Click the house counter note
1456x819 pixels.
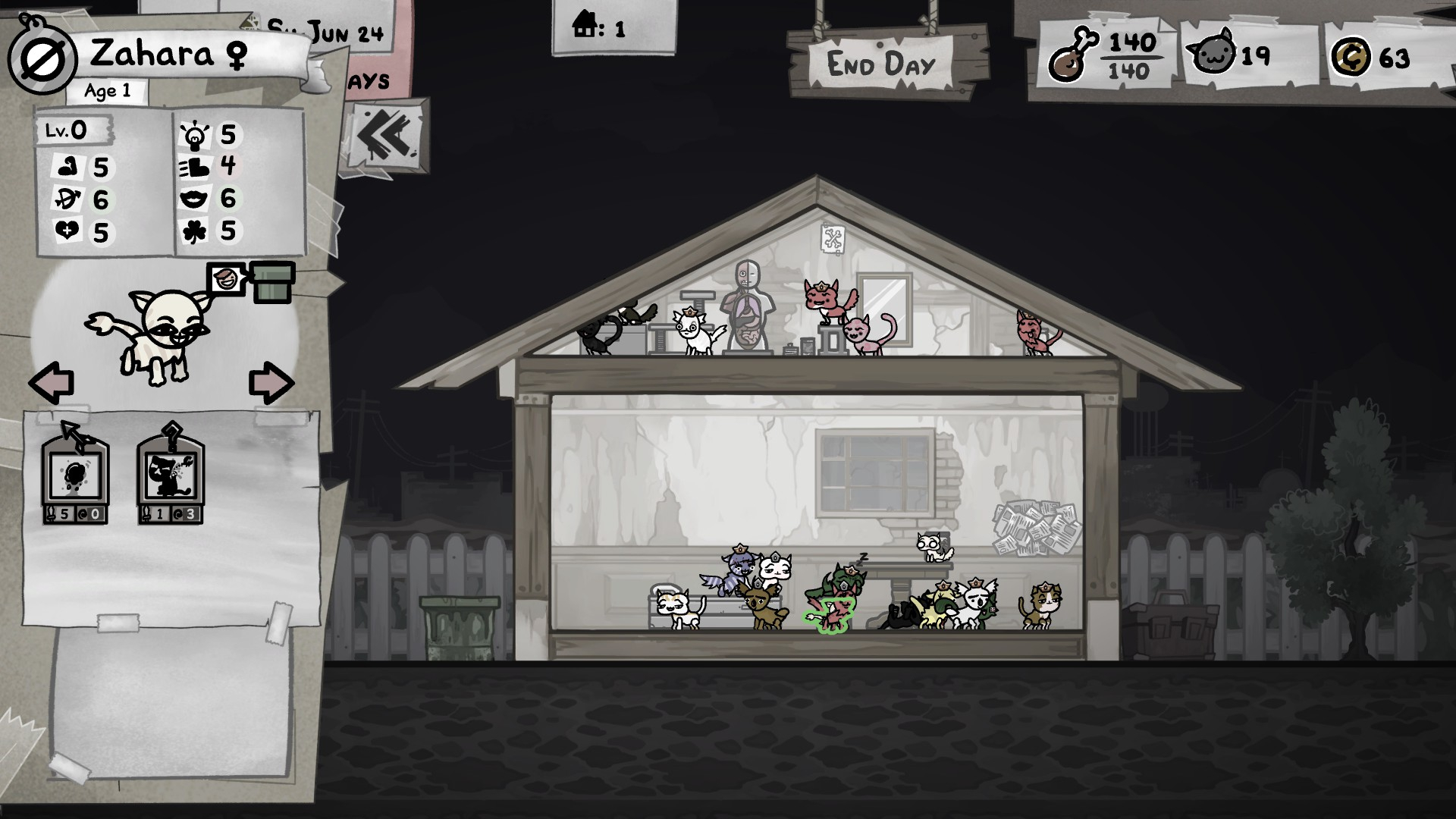coord(601,29)
